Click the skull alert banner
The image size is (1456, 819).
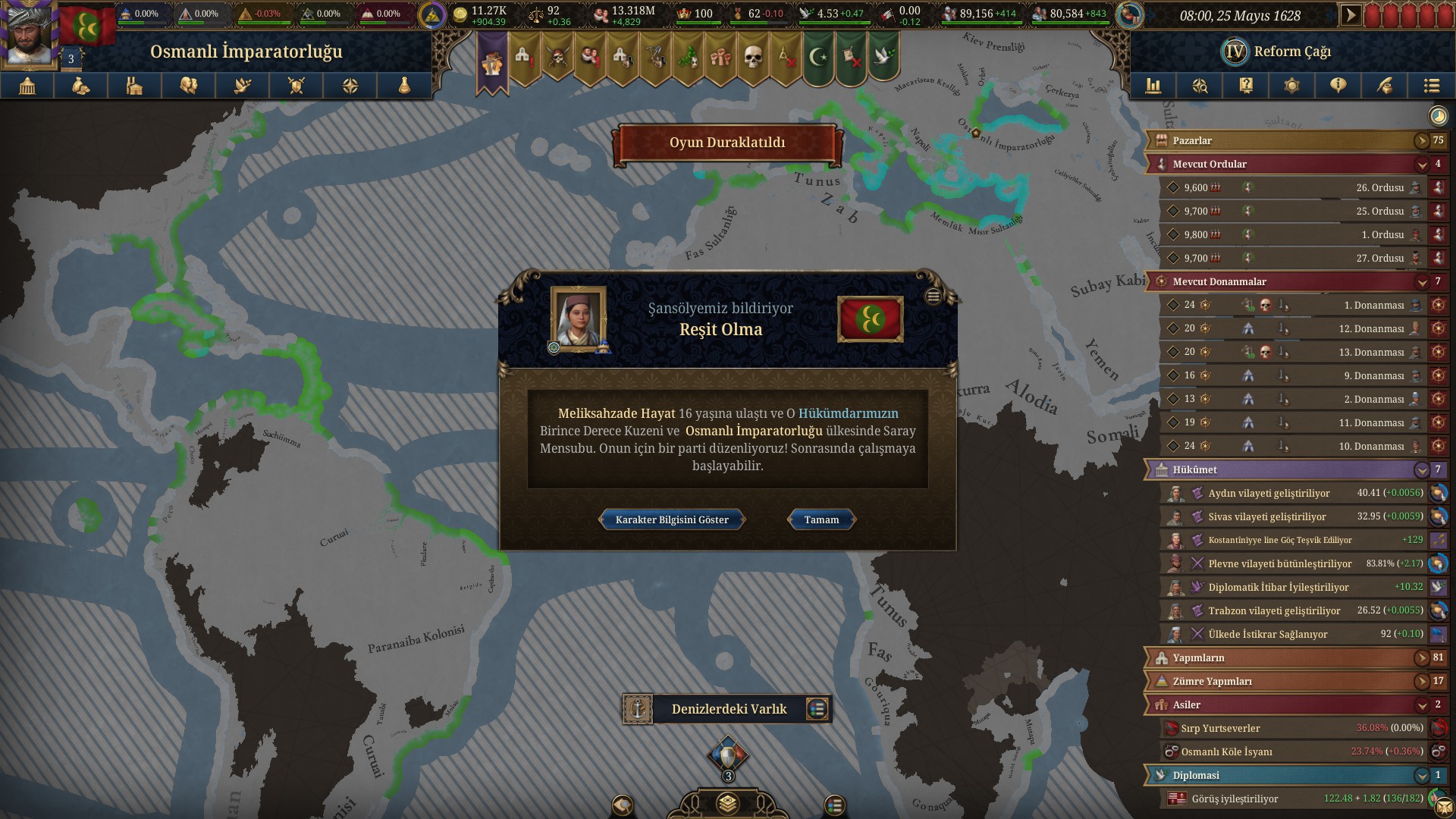click(x=752, y=57)
